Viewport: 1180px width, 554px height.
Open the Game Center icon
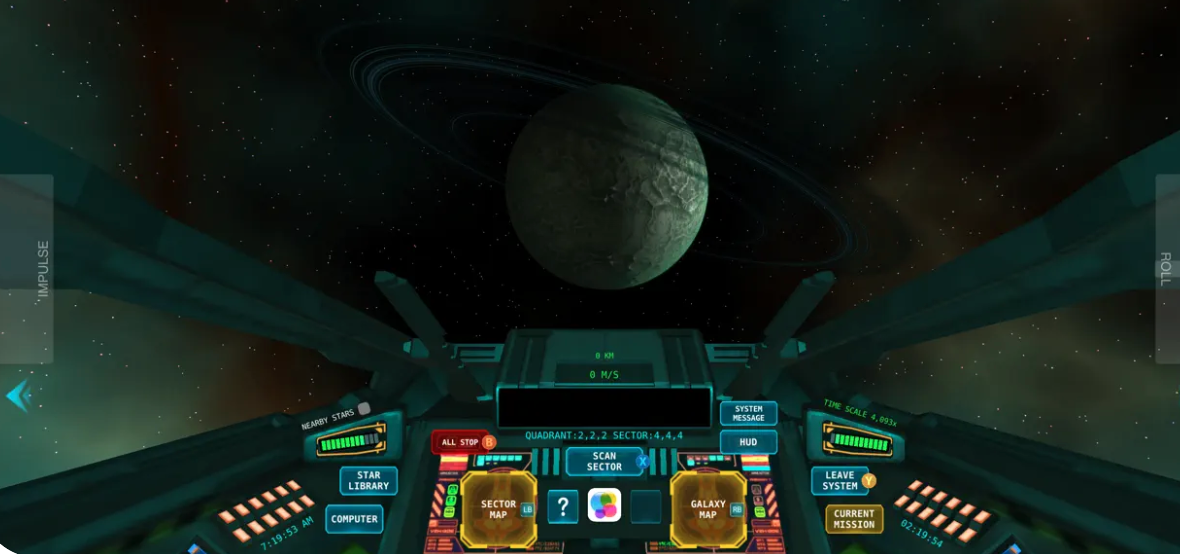tap(604, 505)
